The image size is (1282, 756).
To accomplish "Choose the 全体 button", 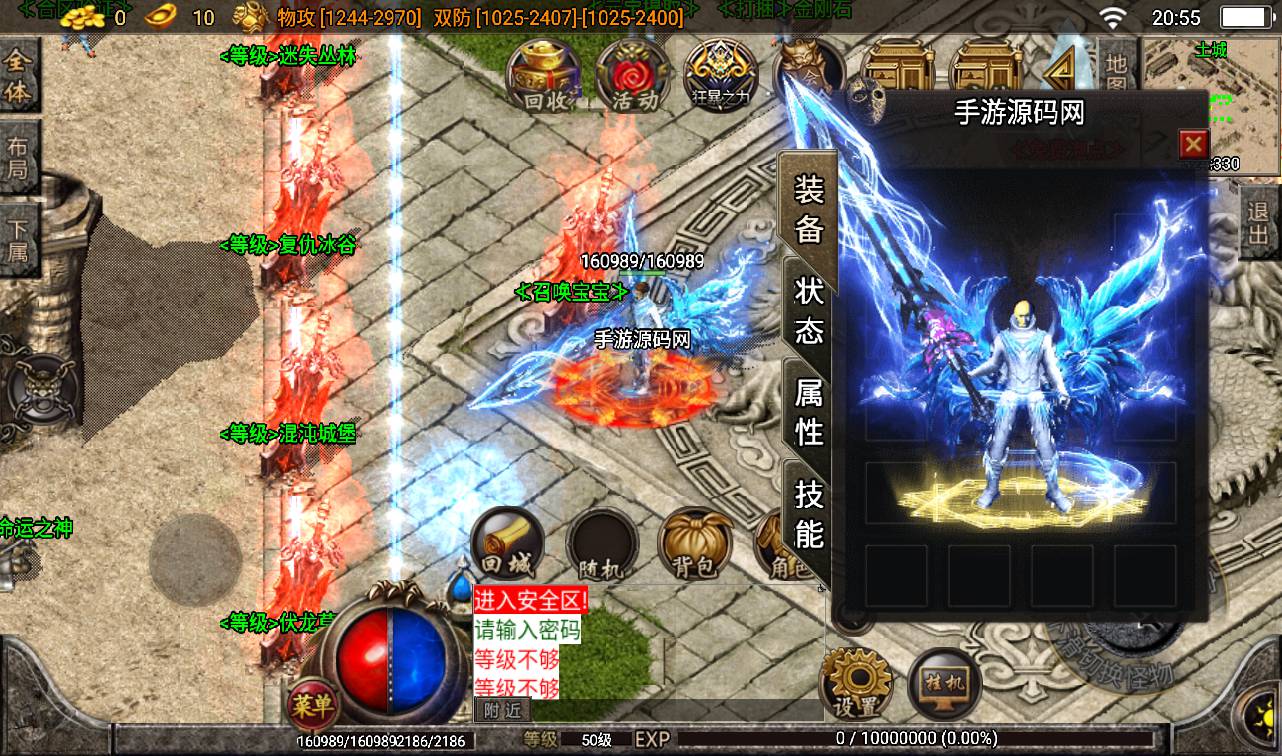I will [x=18, y=76].
